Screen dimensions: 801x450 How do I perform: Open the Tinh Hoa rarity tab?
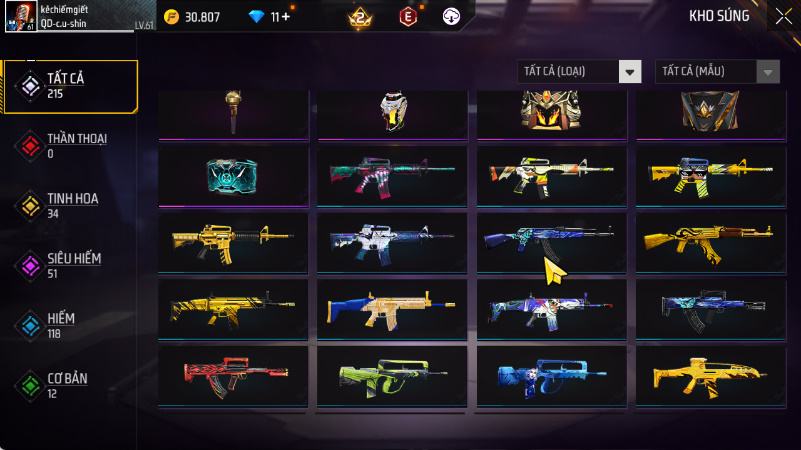click(70, 205)
